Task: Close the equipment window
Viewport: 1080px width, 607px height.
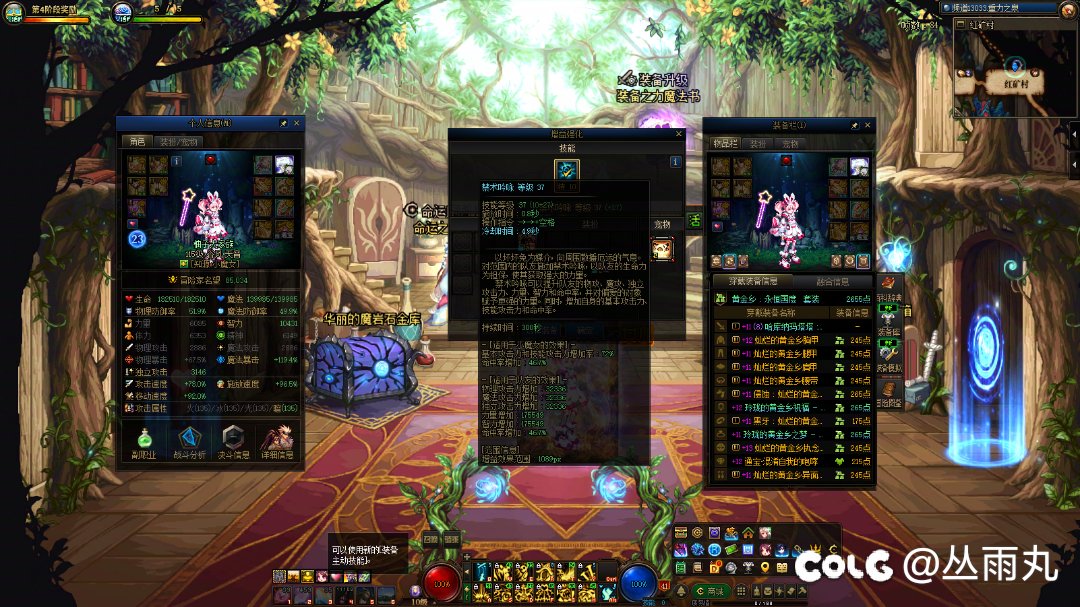Action: [x=867, y=126]
